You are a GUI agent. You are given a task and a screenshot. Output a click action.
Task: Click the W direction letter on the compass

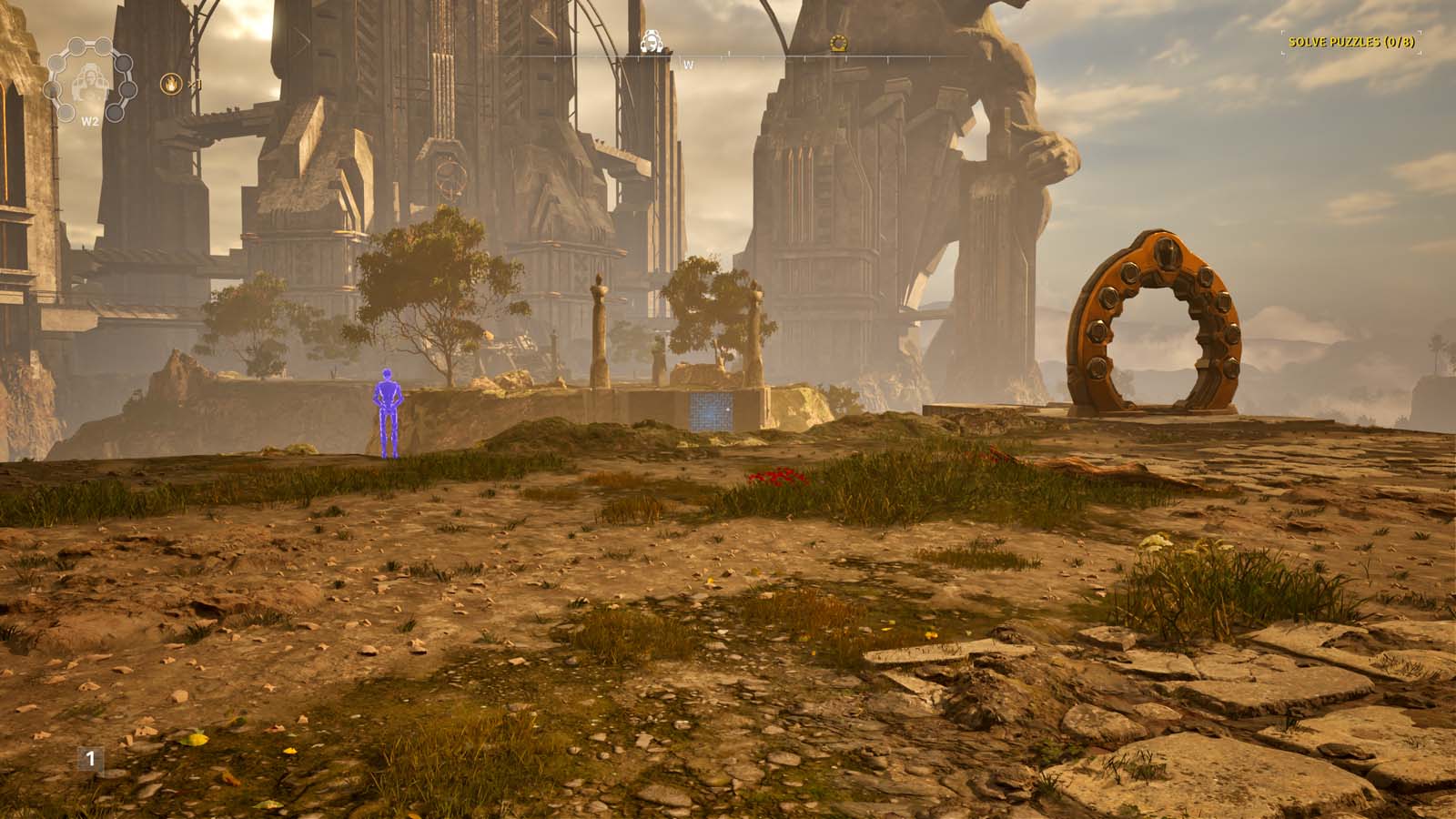coord(689,65)
